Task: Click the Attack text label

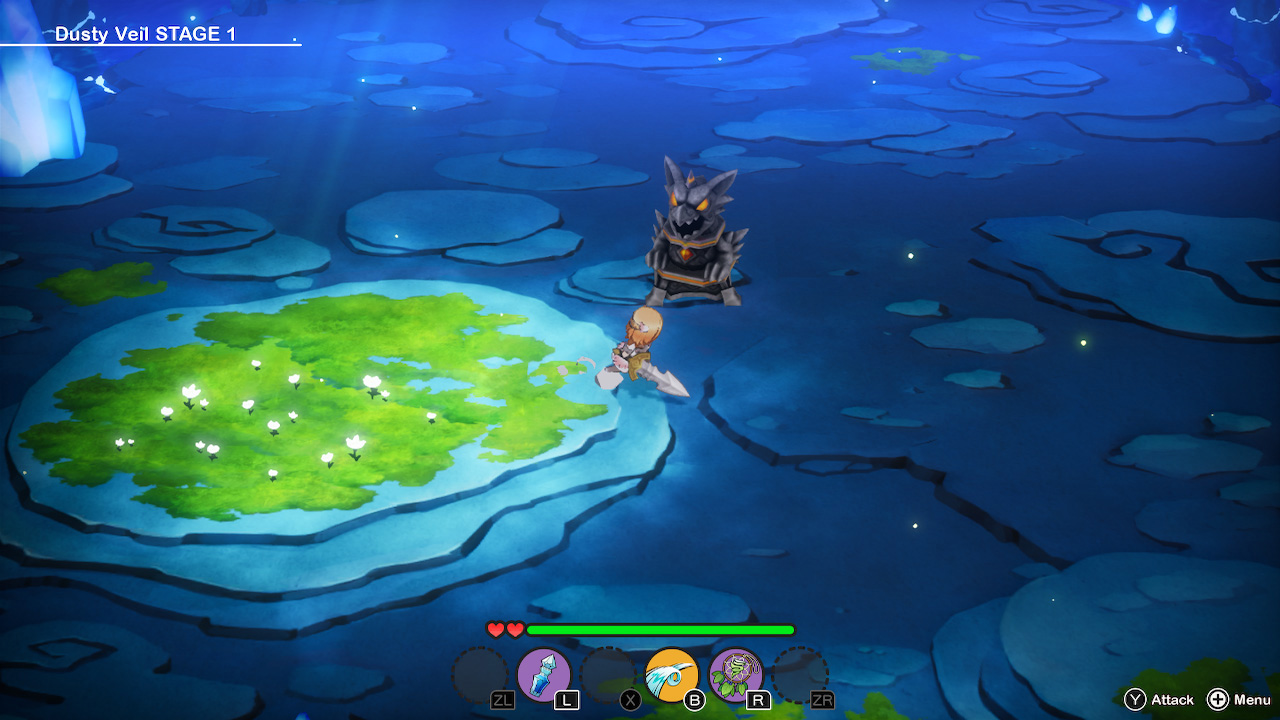Action: 1175,700
